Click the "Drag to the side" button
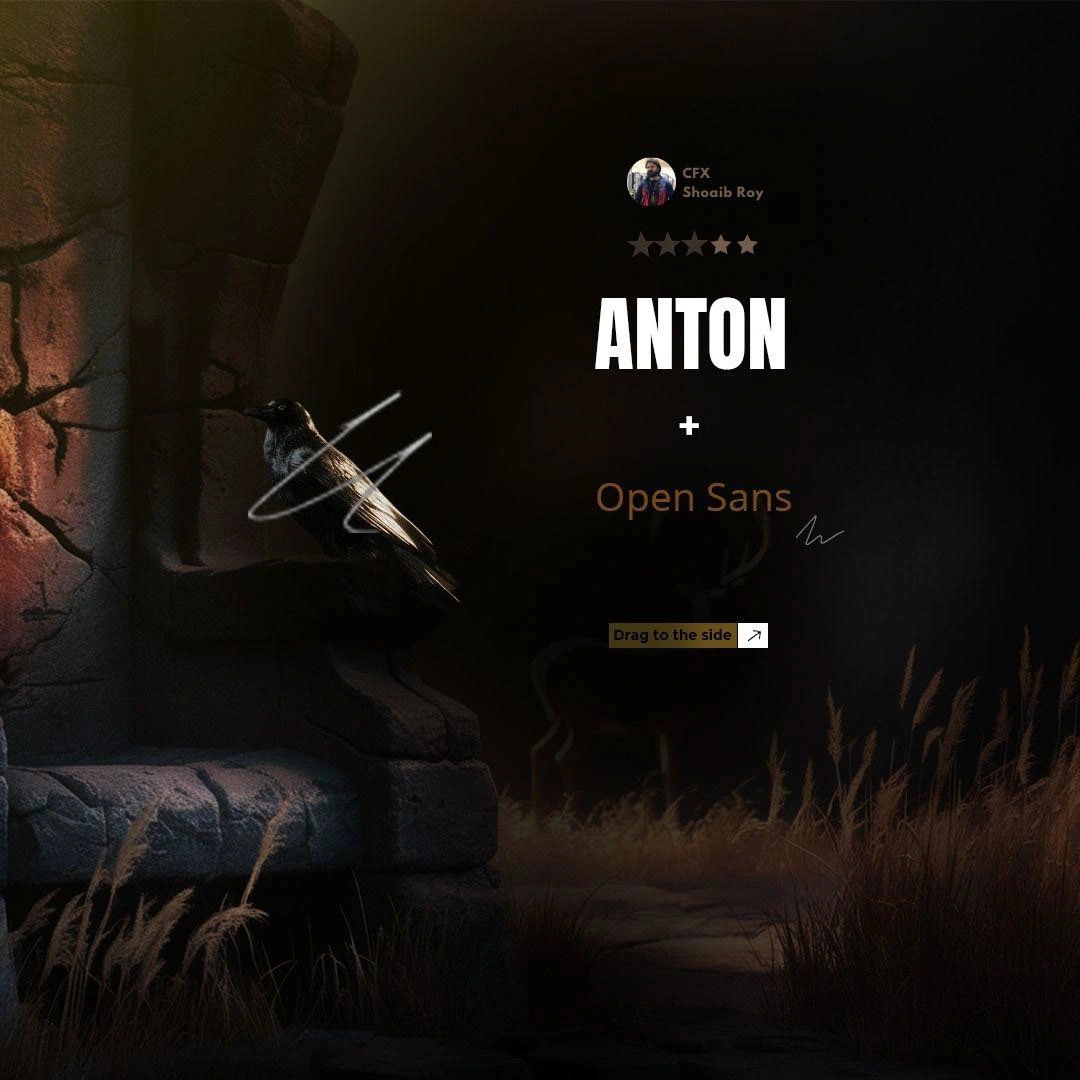This screenshot has width=1080, height=1080. pyautogui.click(x=673, y=635)
